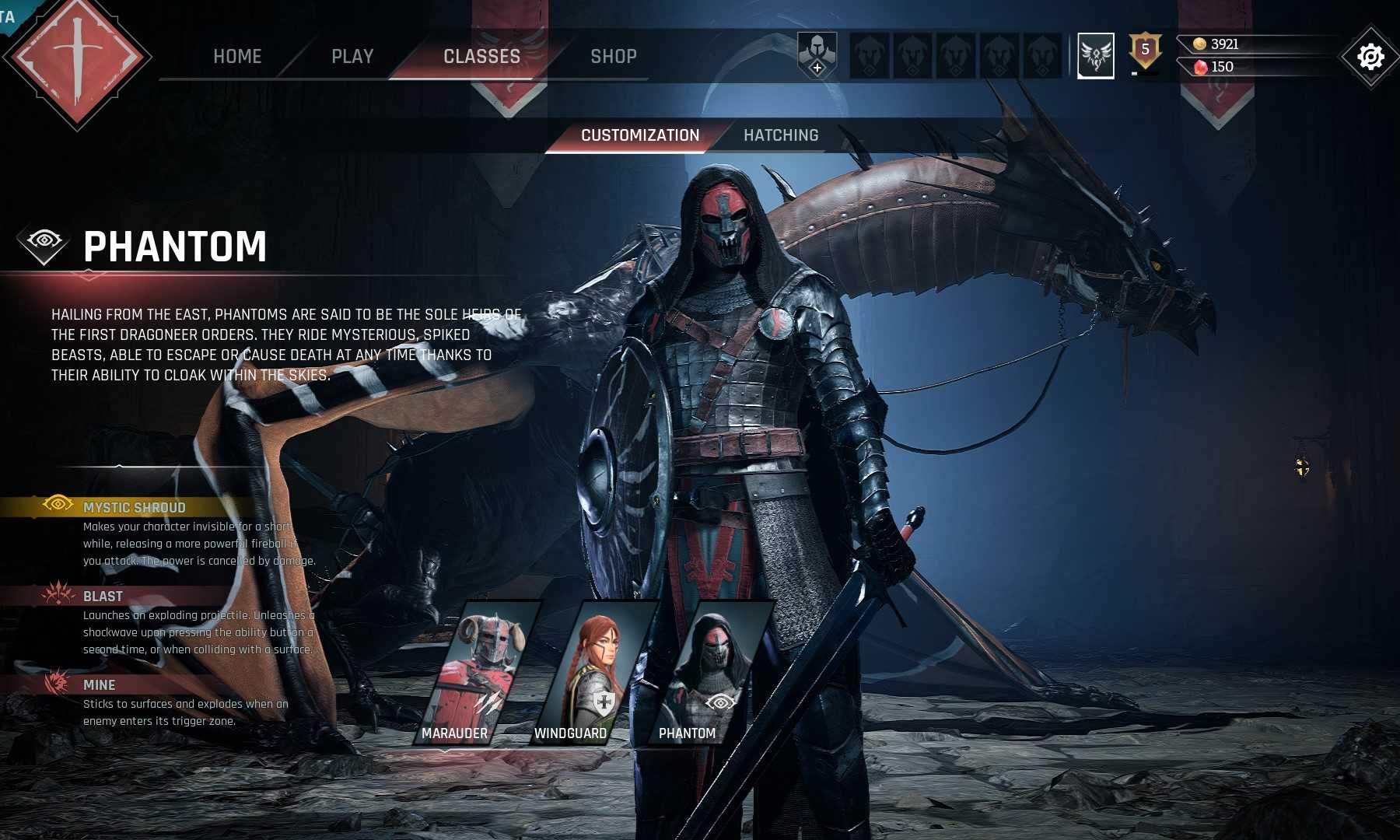Open the Play menu tab
This screenshot has width=1400, height=840.
(x=352, y=56)
